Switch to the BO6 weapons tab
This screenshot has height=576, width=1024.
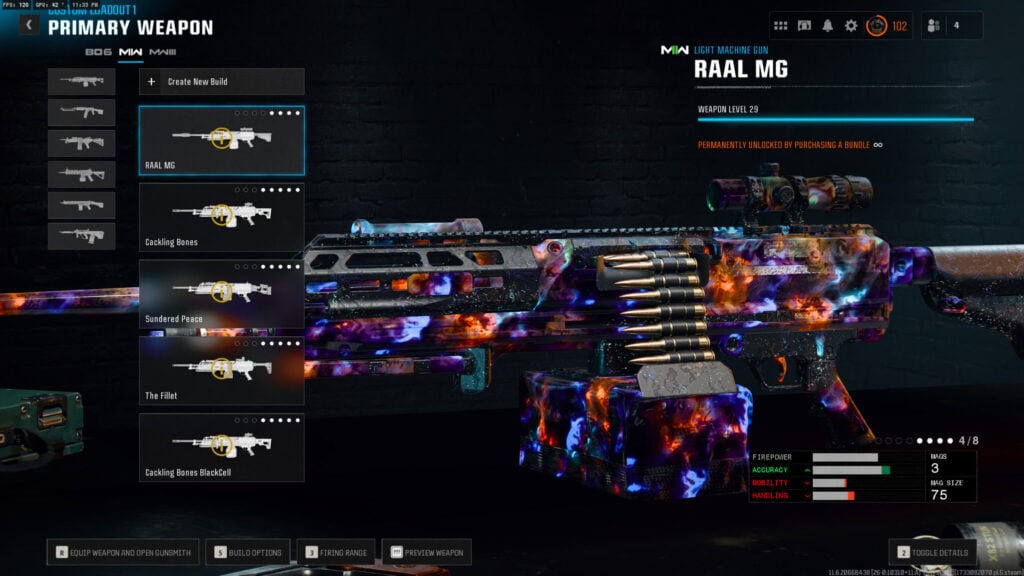tap(98, 51)
